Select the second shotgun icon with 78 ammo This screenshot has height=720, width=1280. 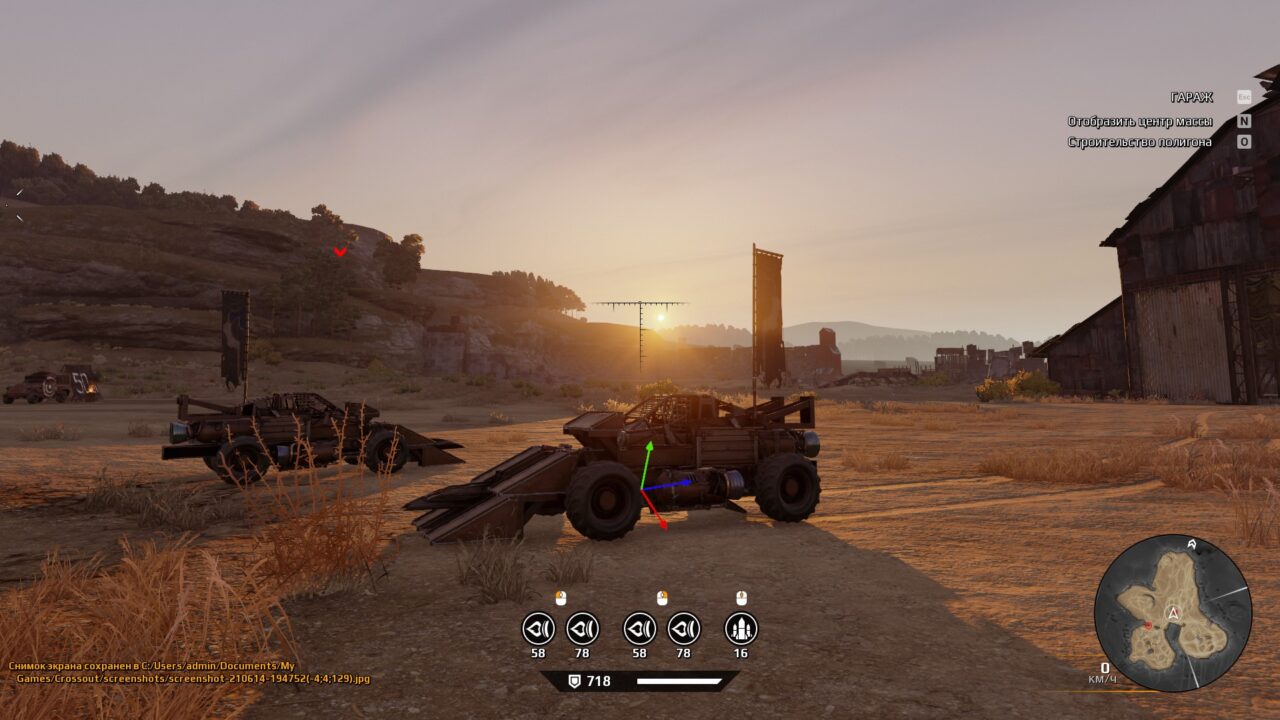[x=582, y=629]
